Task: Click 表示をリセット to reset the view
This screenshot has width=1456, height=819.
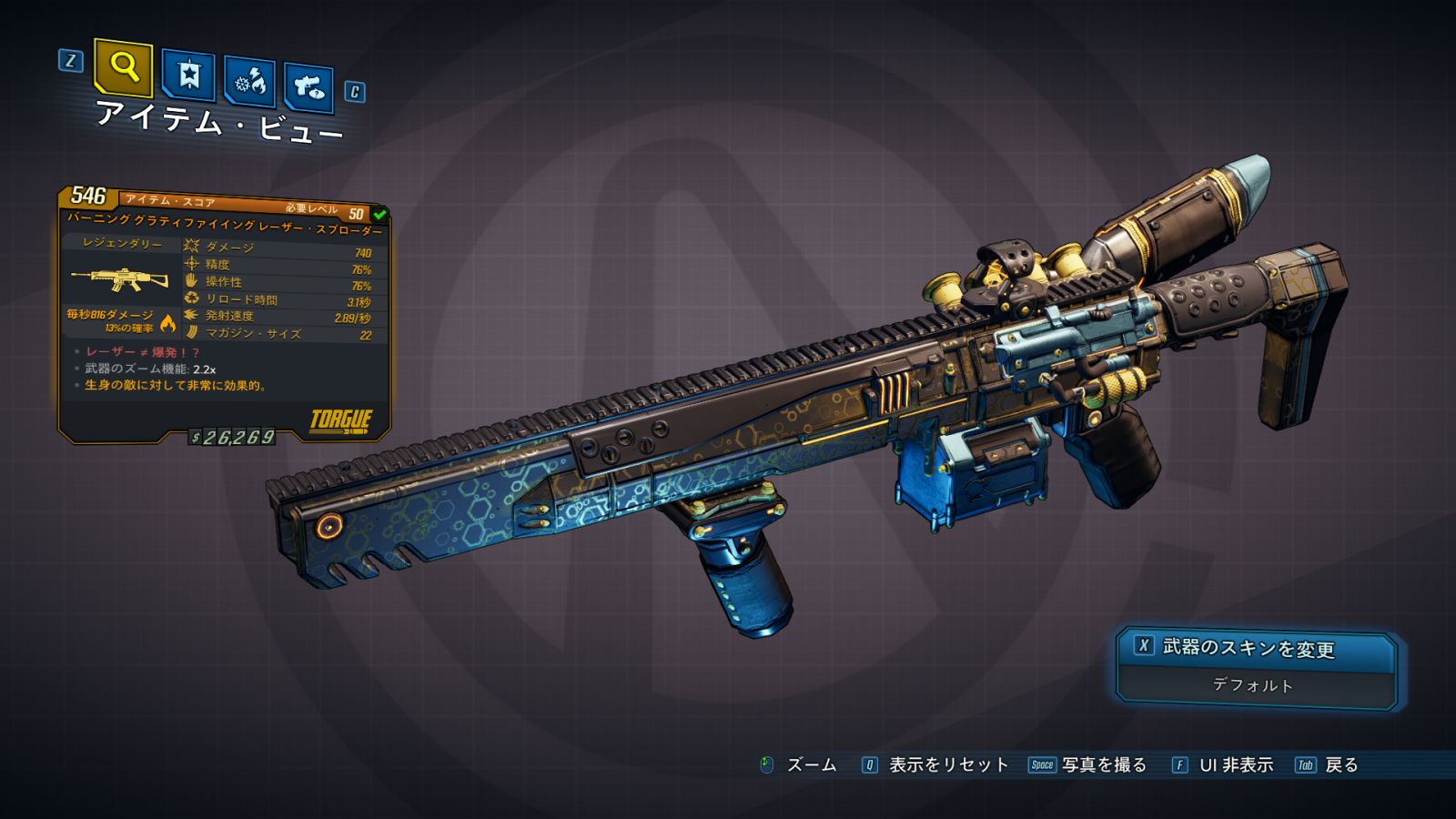Action: (x=947, y=765)
